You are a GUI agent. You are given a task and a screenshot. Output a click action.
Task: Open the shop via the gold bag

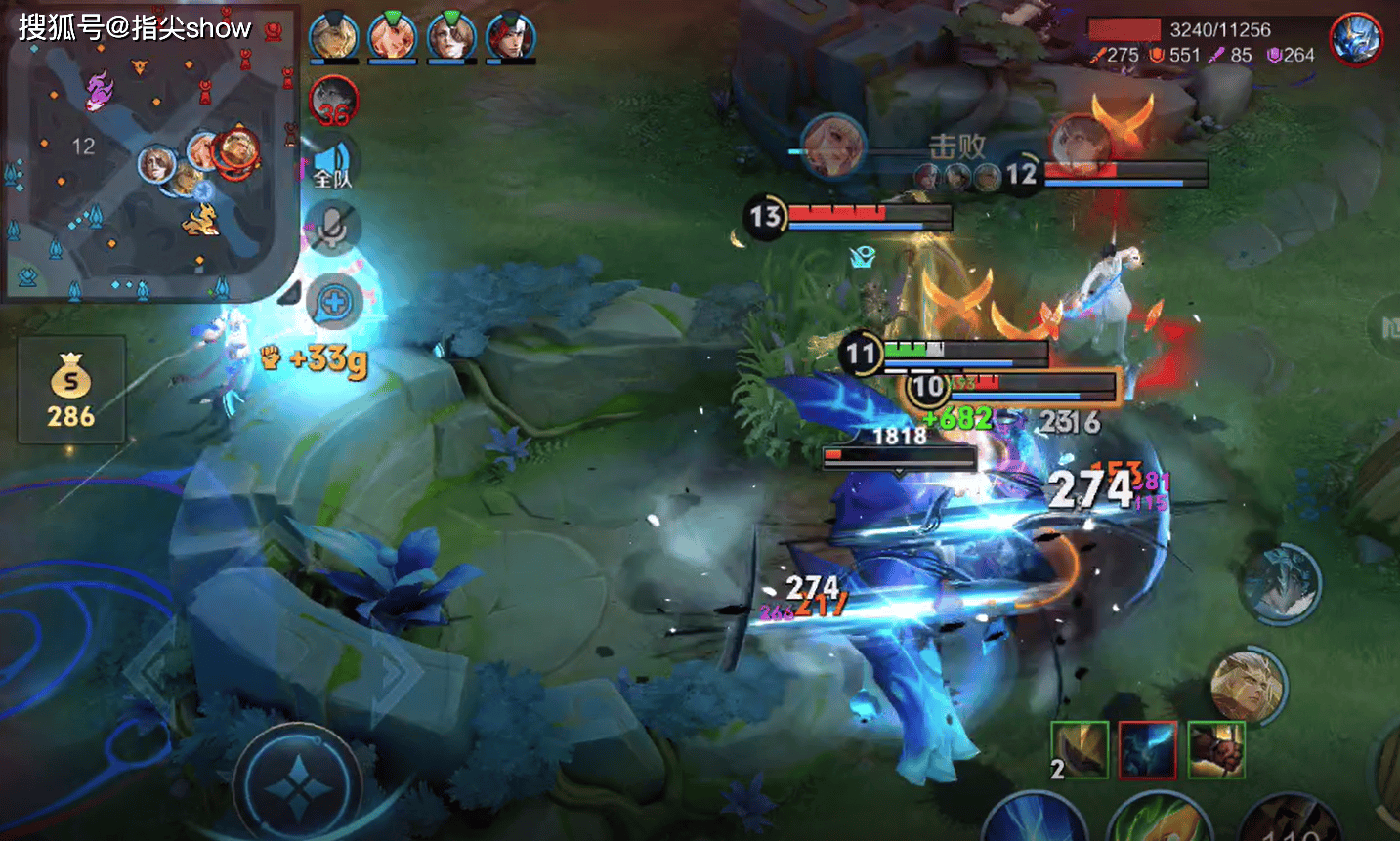tap(71, 390)
